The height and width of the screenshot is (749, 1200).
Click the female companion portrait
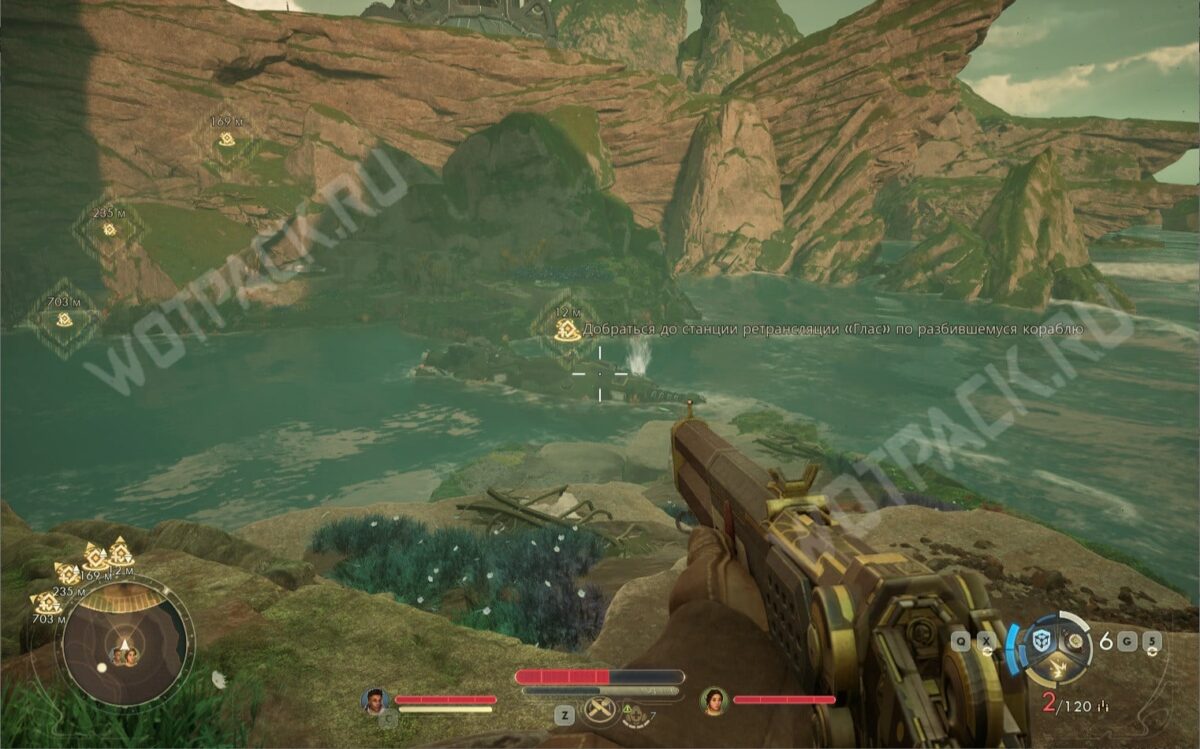click(713, 701)
